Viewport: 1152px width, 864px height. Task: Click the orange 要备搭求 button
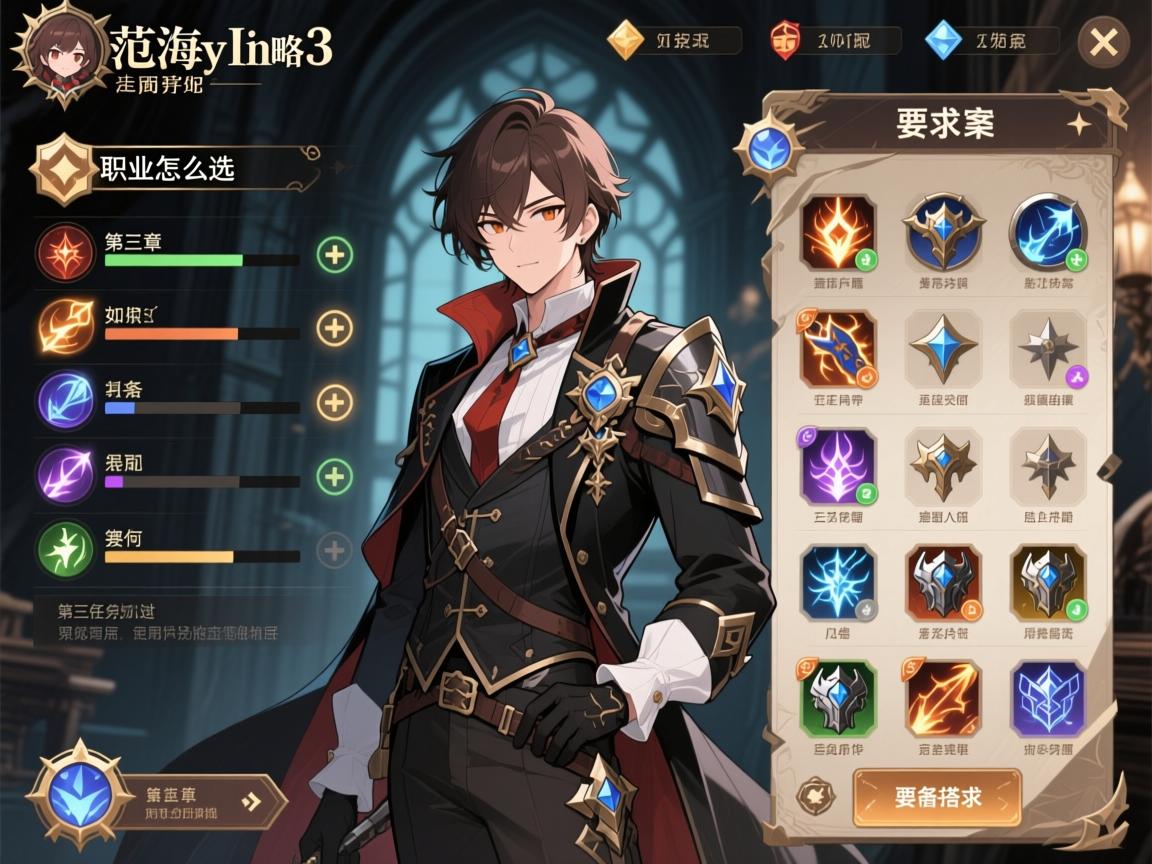click(x=937, y=797)
